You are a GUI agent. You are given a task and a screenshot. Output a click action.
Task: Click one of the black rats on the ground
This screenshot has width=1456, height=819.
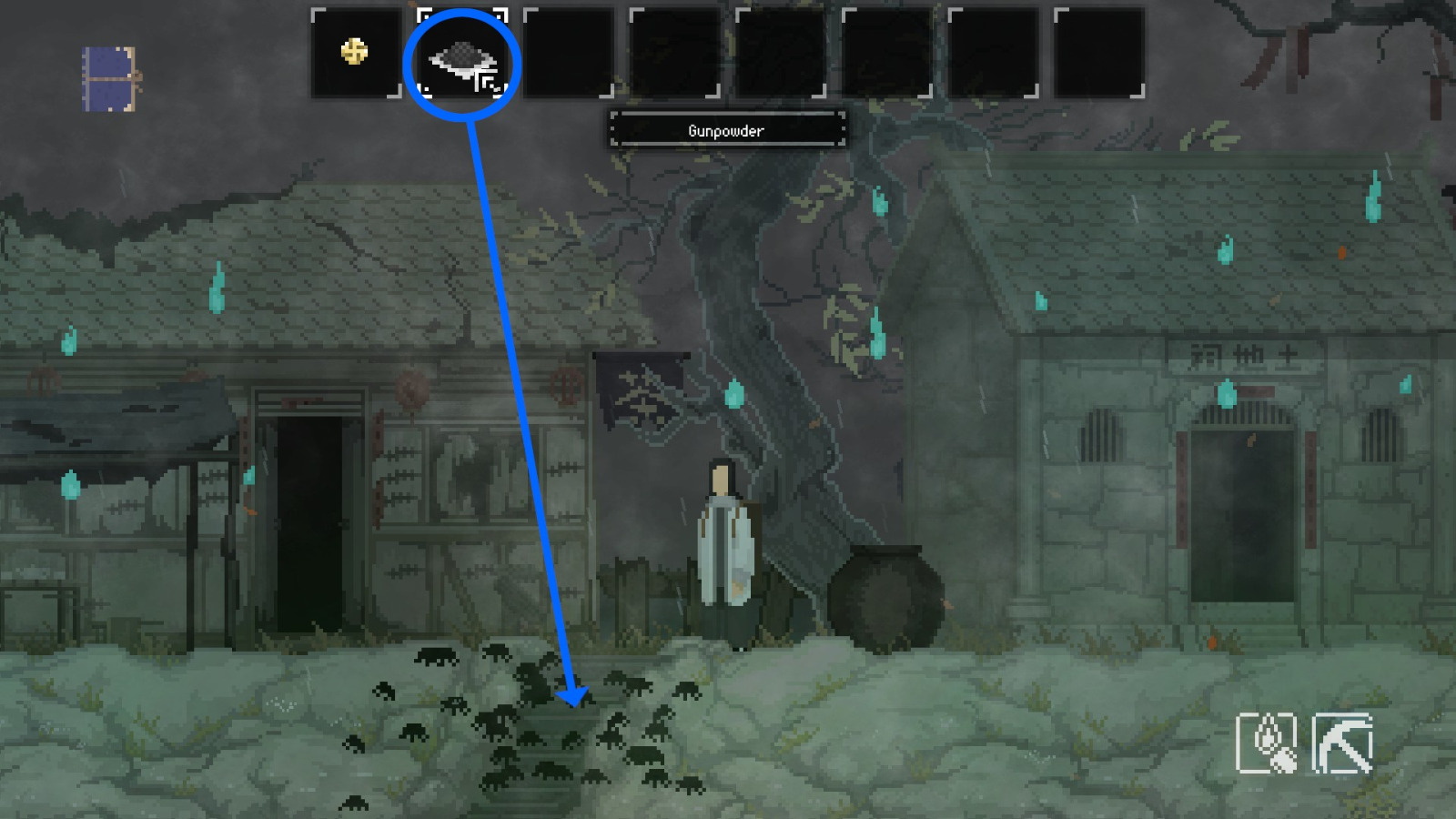click(437, 655)
